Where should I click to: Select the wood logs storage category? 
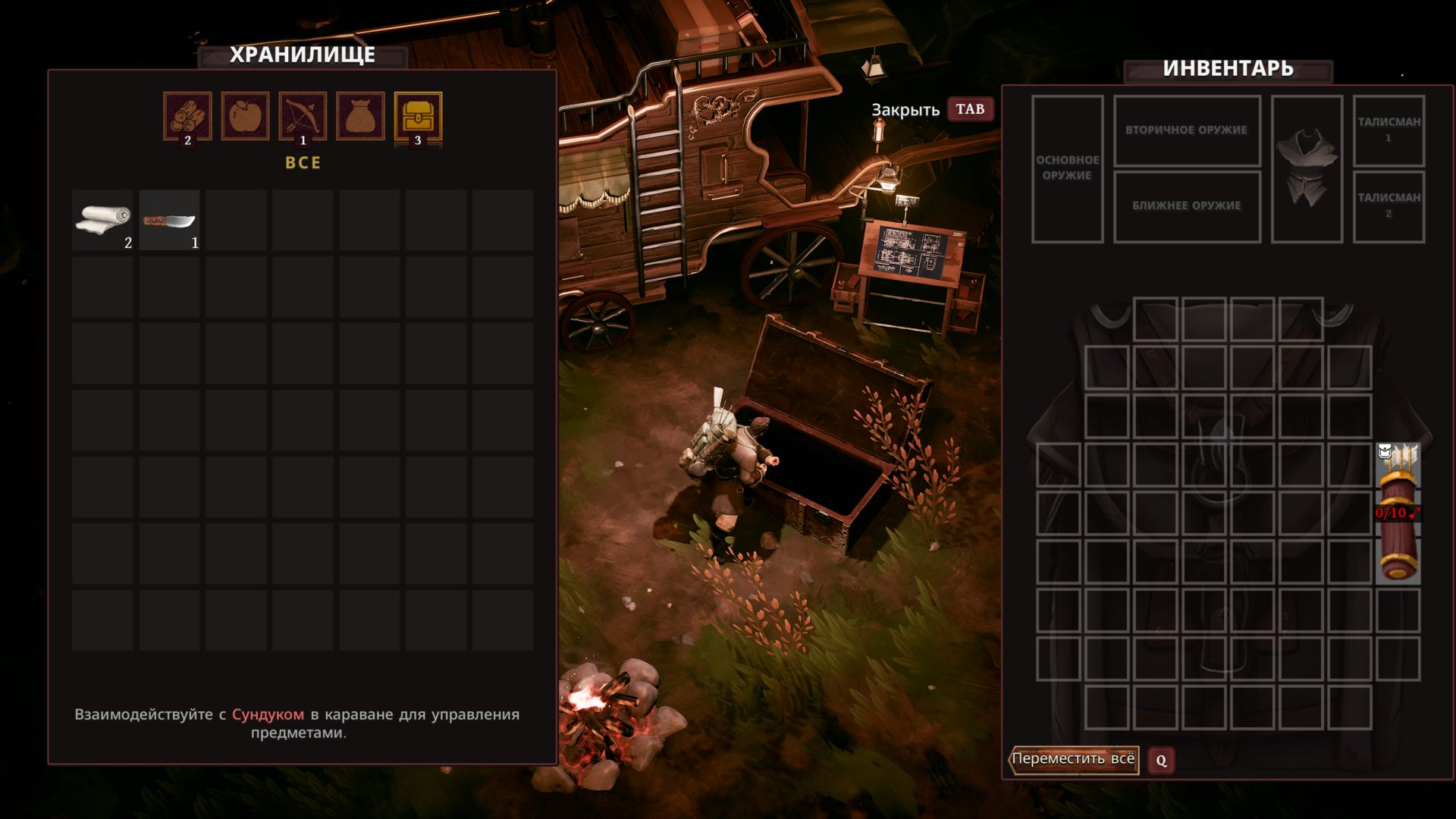click(x=187, y=116)
